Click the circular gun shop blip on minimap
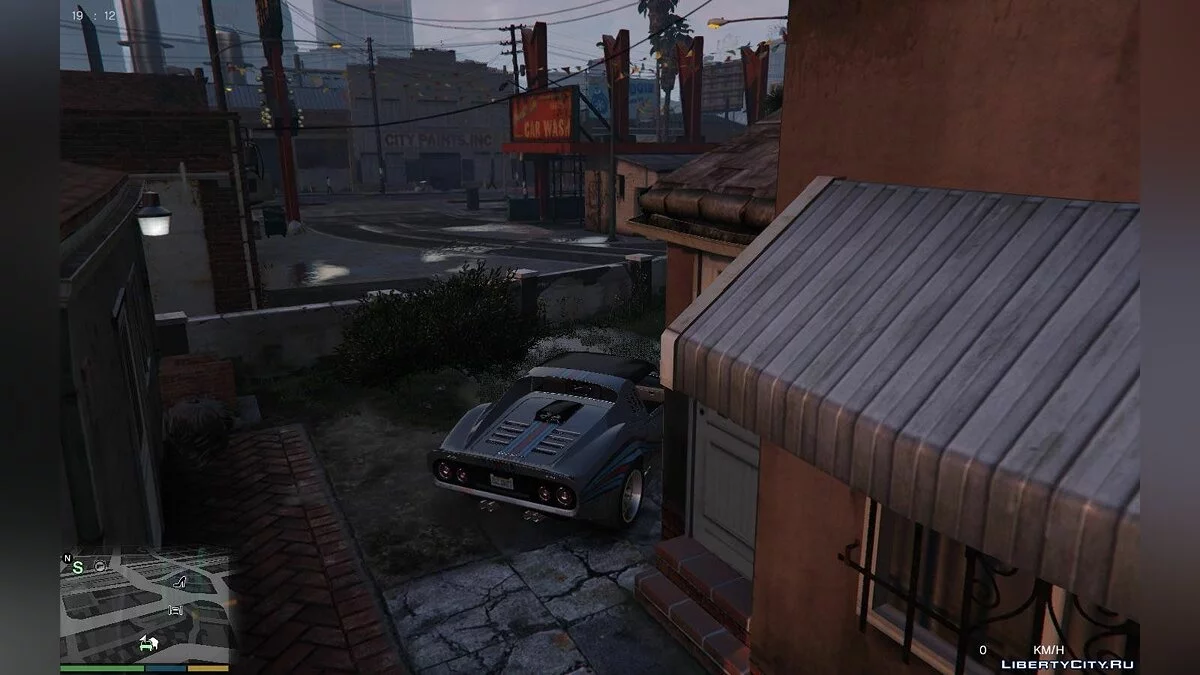This screenshot has height=675, width=1200. (101, 566)
